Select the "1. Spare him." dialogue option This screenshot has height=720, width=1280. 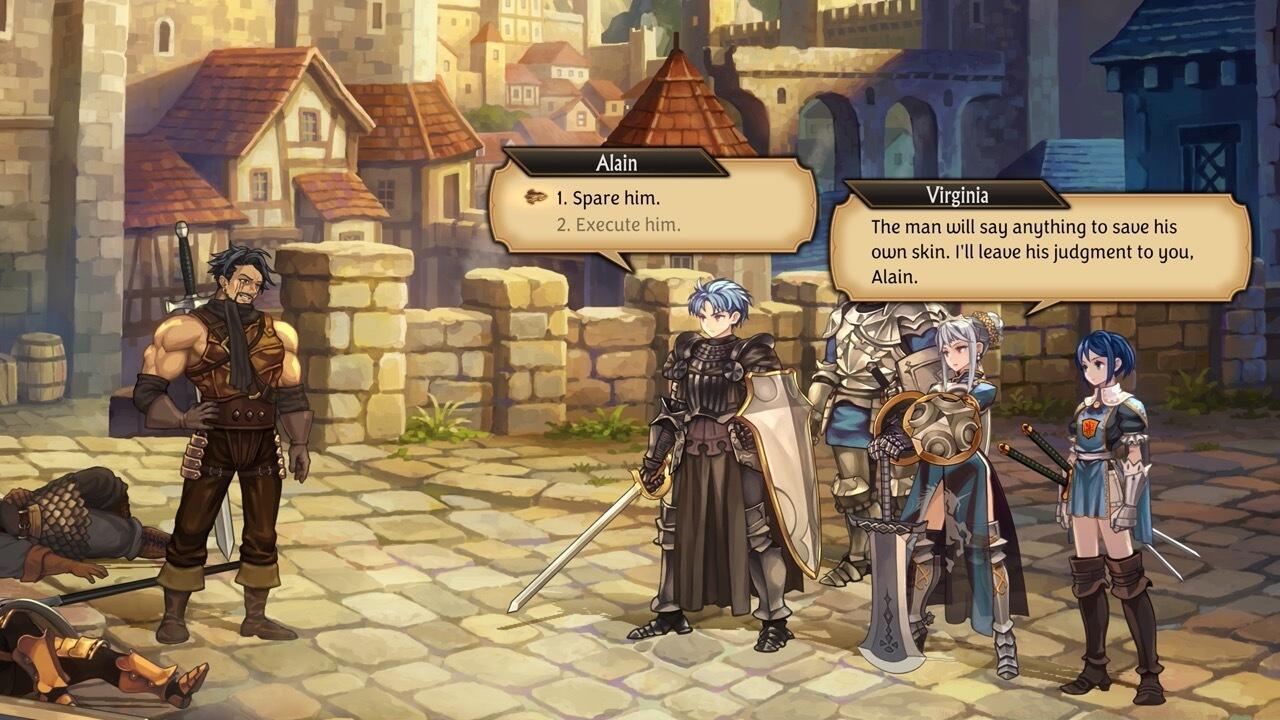click(609, 199)
